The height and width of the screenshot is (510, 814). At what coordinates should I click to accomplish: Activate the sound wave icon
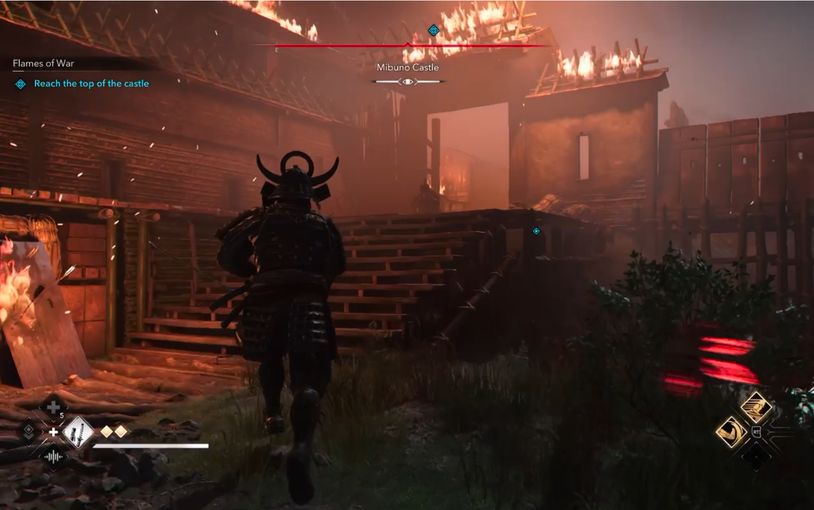point(53,457)
